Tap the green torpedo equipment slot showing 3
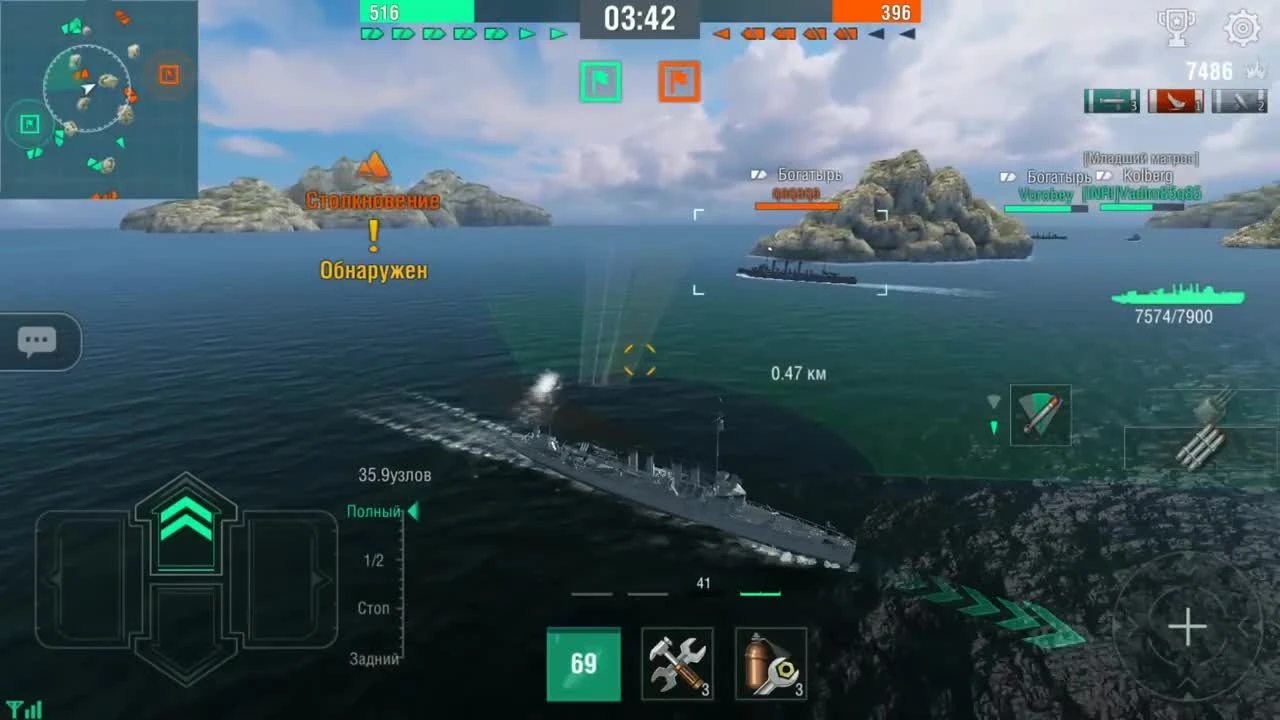Viewport: 1280px width, 720px height. coord(1110,101)
